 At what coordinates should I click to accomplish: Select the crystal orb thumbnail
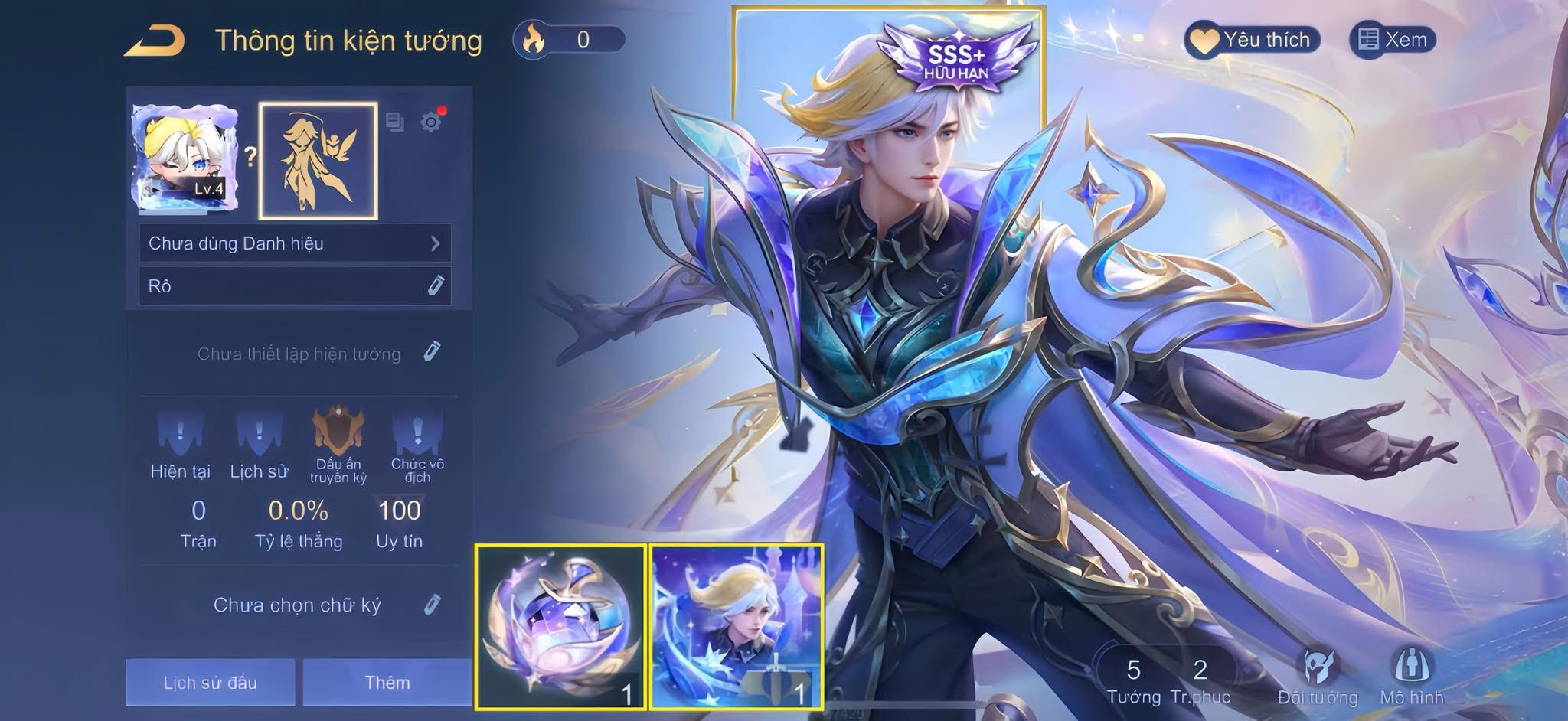(560, 627)
